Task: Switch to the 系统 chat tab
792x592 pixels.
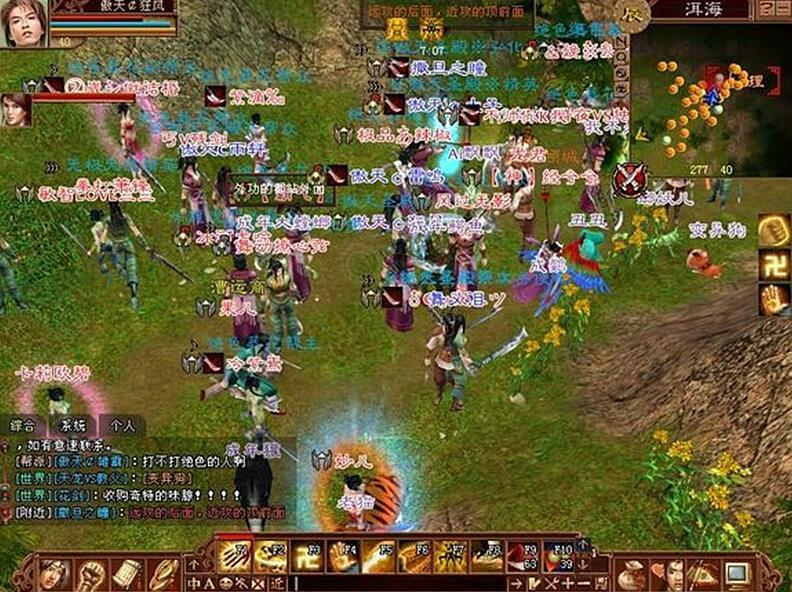Action: 74,424
